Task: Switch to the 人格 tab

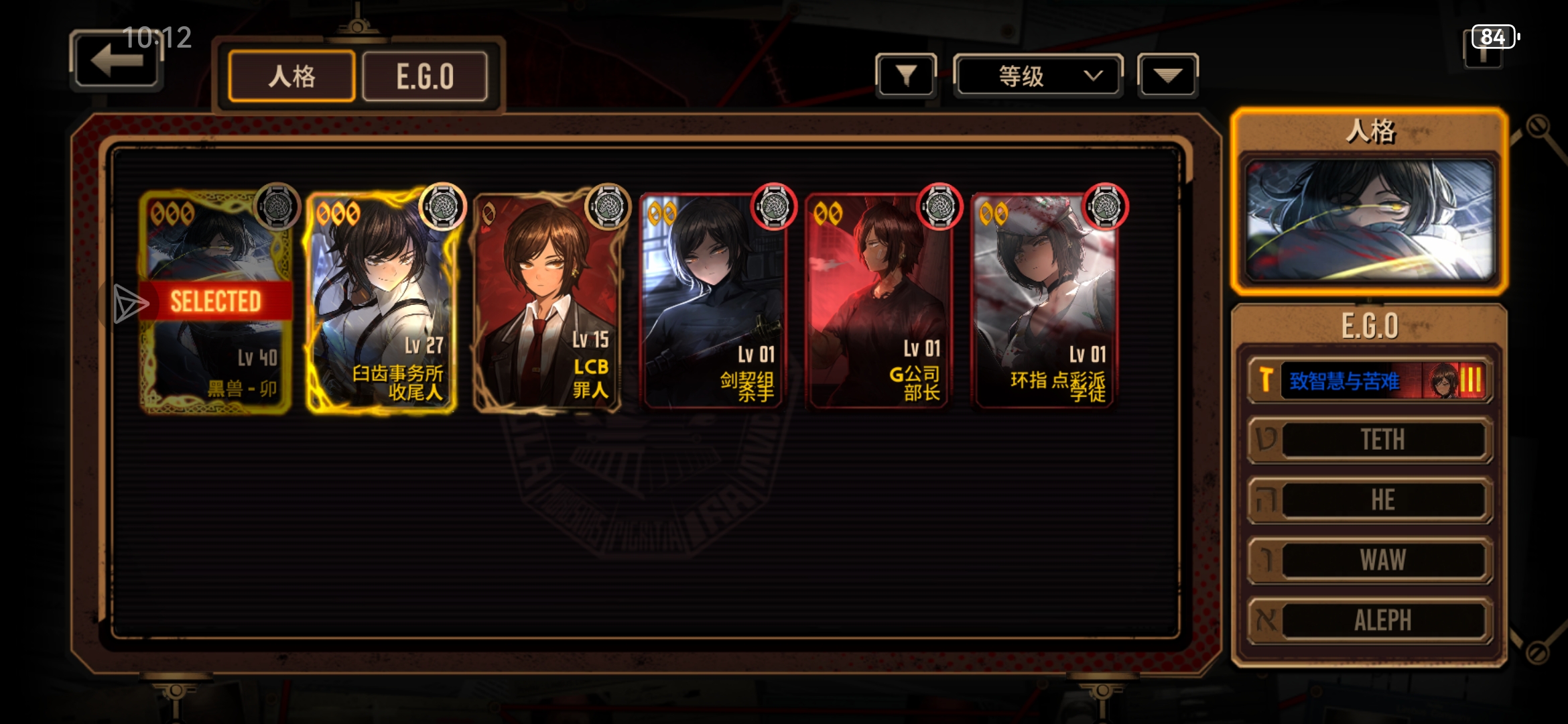Action: click(291, 76)
